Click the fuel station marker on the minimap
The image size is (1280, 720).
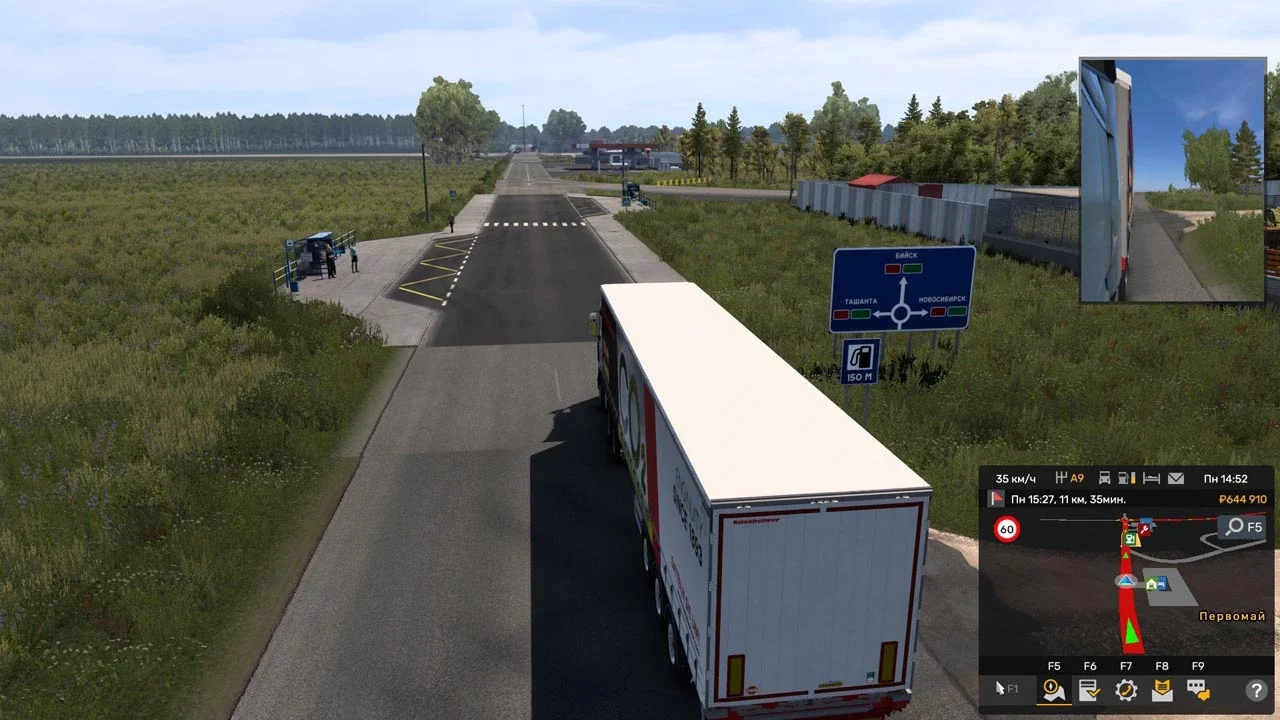tap(1130, 538)
